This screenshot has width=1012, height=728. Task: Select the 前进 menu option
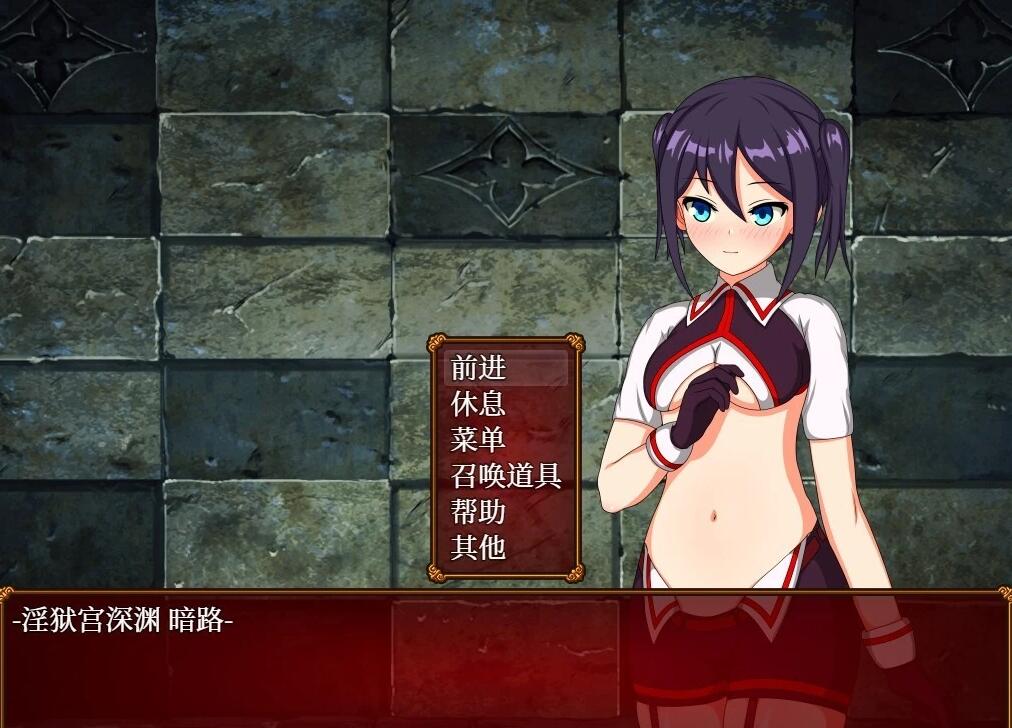tap(479, 368)
